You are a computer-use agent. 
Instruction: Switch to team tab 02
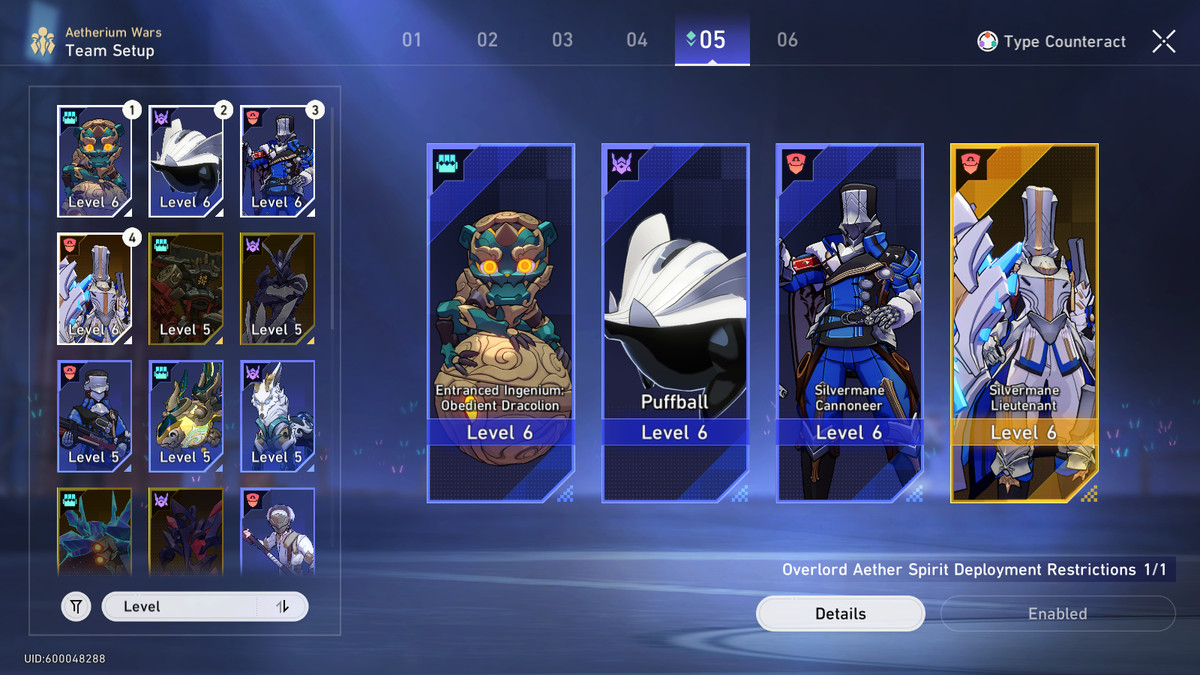point(487,40)
